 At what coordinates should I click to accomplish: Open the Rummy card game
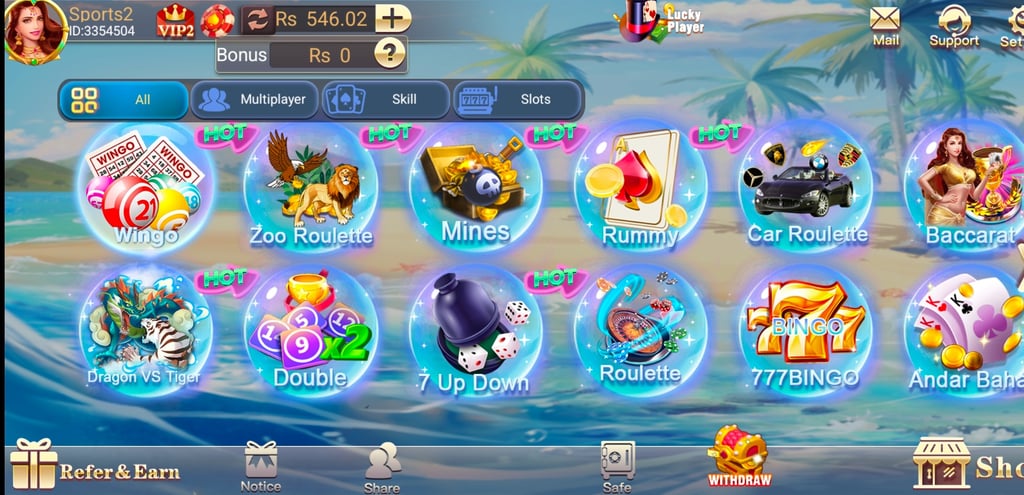click(x=640, y=190)
